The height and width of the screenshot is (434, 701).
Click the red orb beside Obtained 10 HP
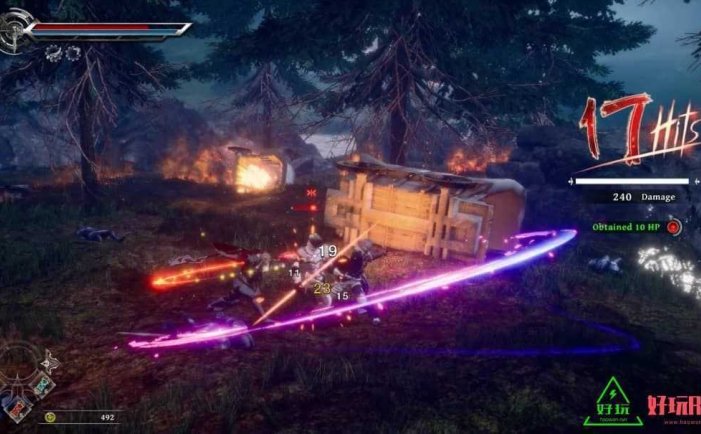click(x=674, y=227)
